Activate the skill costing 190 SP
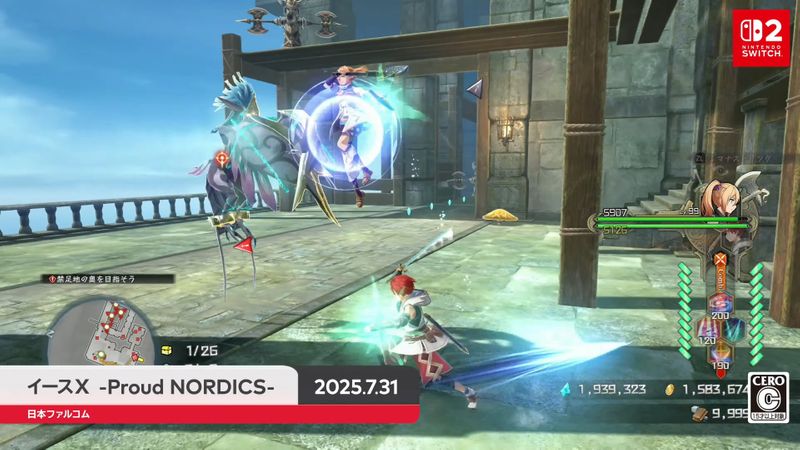Screen dimensions: 800x450 point(720,352)
